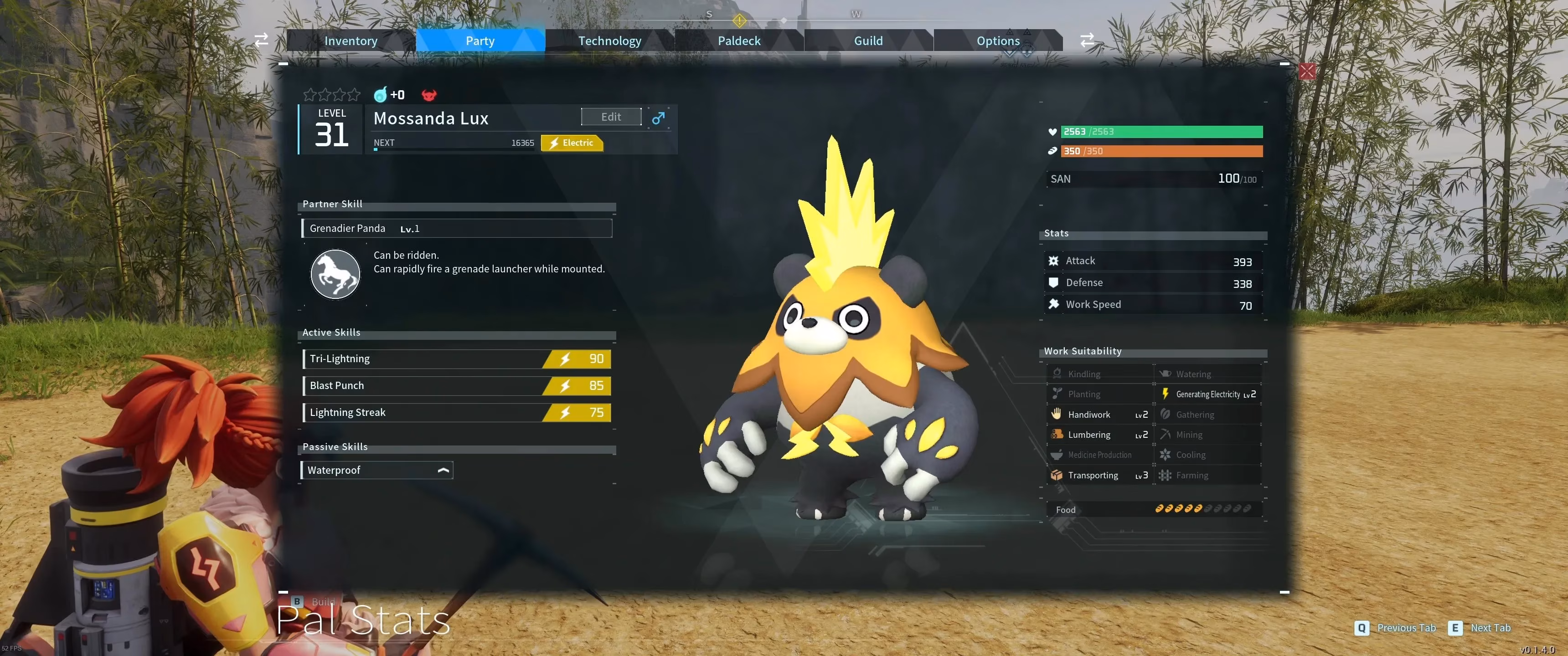Image resolution: width=1568 pixels, height=656 pixels.
Task: Click the Defense shield icon
Action: (1054, 282)
